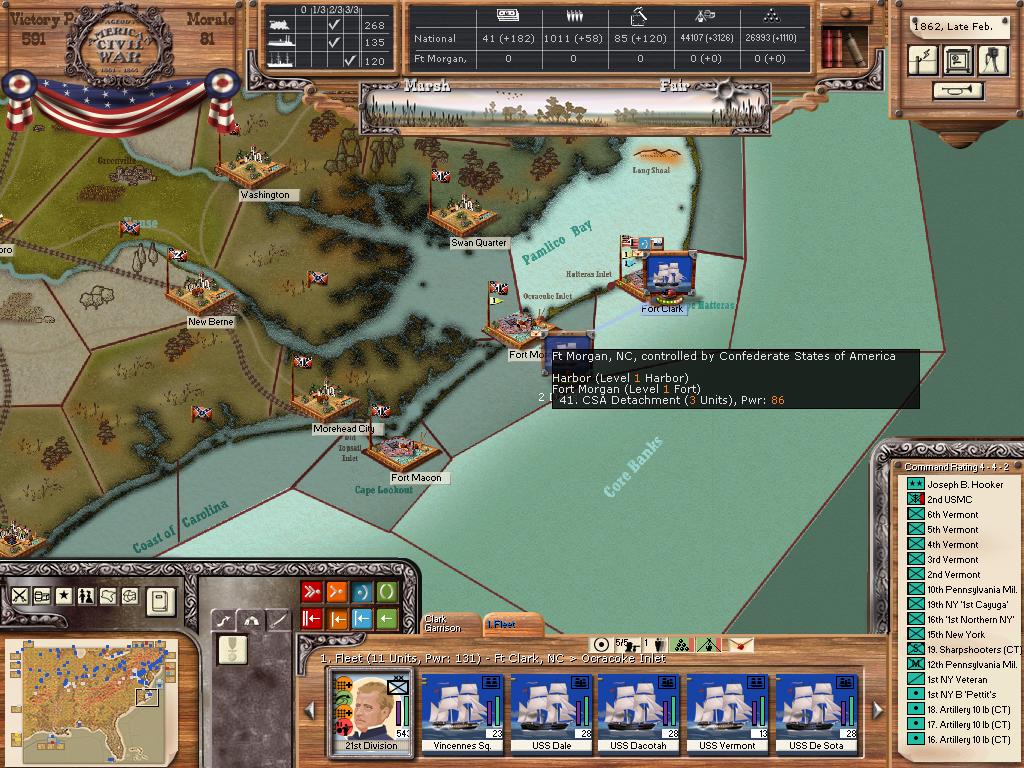
Task: Select the USS De Sota card
Action: click(816, 713)
